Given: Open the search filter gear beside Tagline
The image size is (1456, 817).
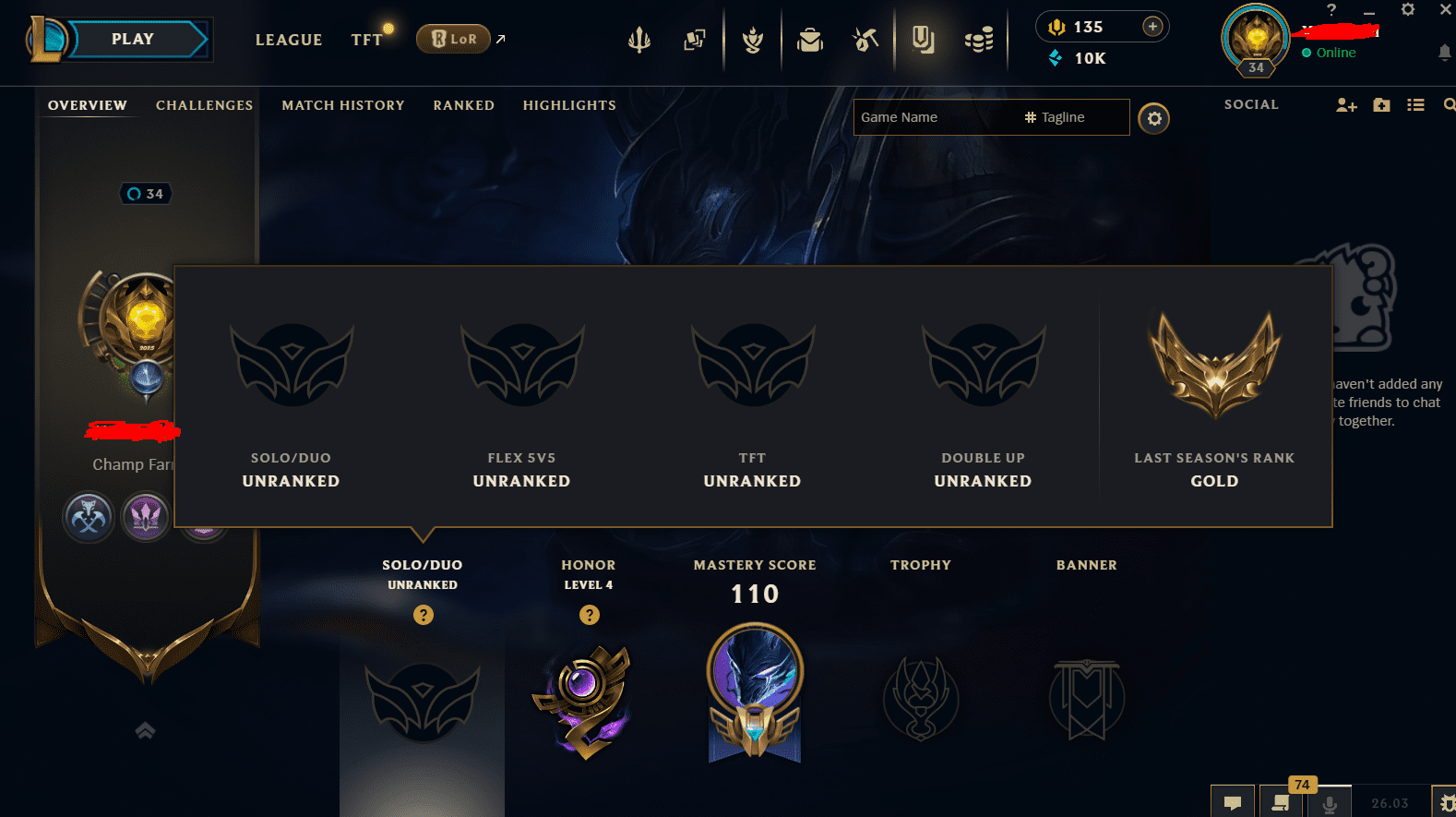Looking at the screenshot, I should point(1153,117).
